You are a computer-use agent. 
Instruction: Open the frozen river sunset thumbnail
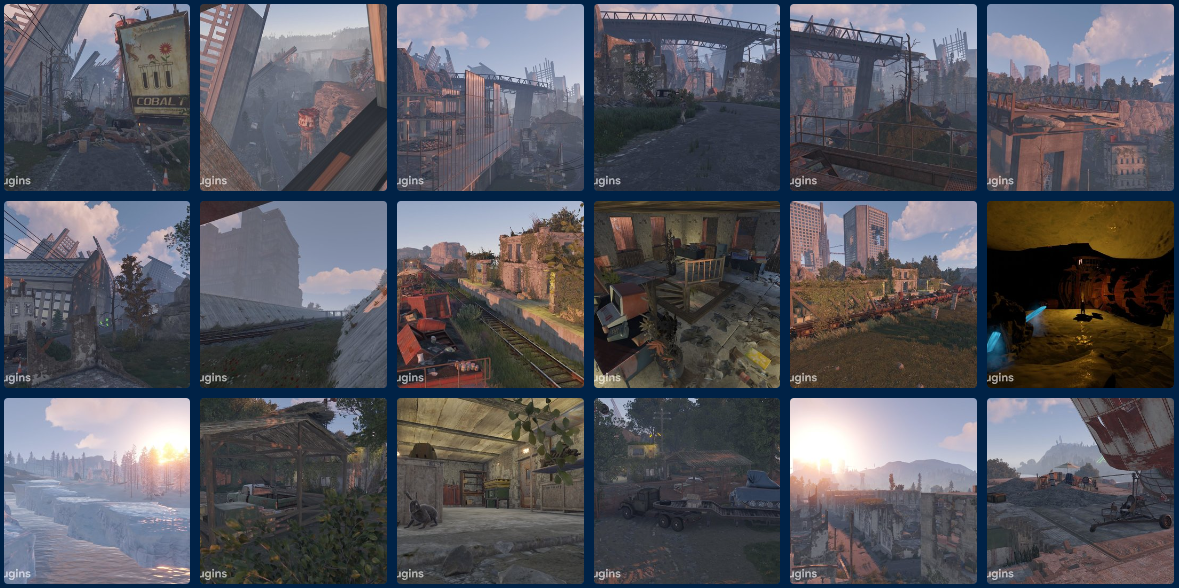96,491
